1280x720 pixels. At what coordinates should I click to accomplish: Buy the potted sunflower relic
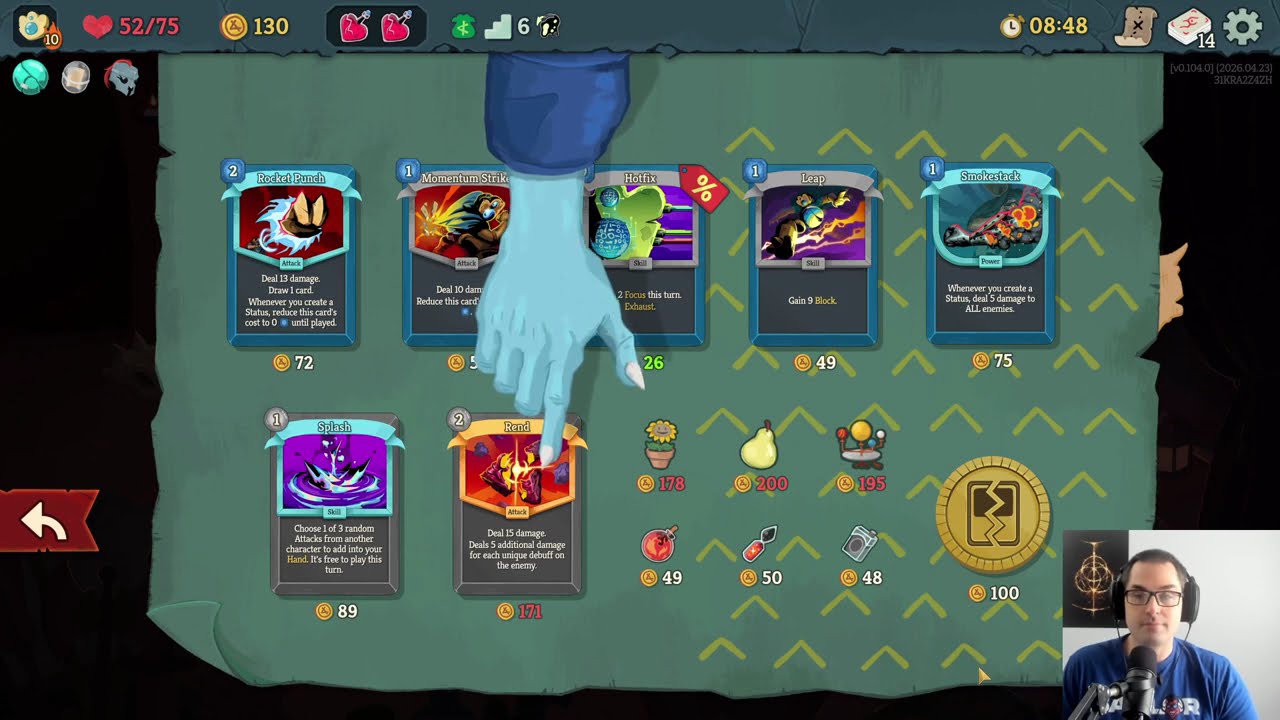[x=660, y=446]
